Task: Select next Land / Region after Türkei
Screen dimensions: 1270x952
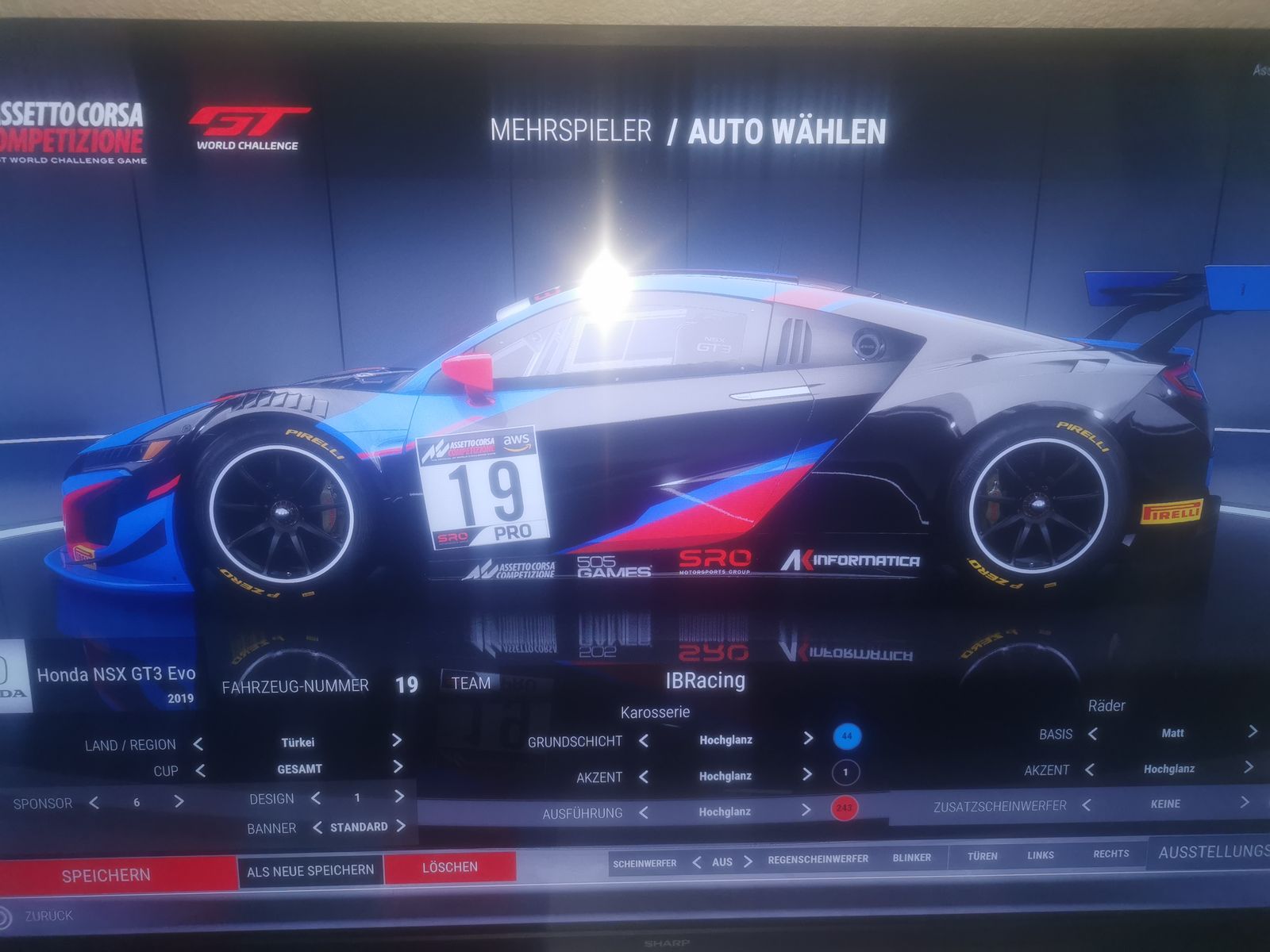Action: 396,741
